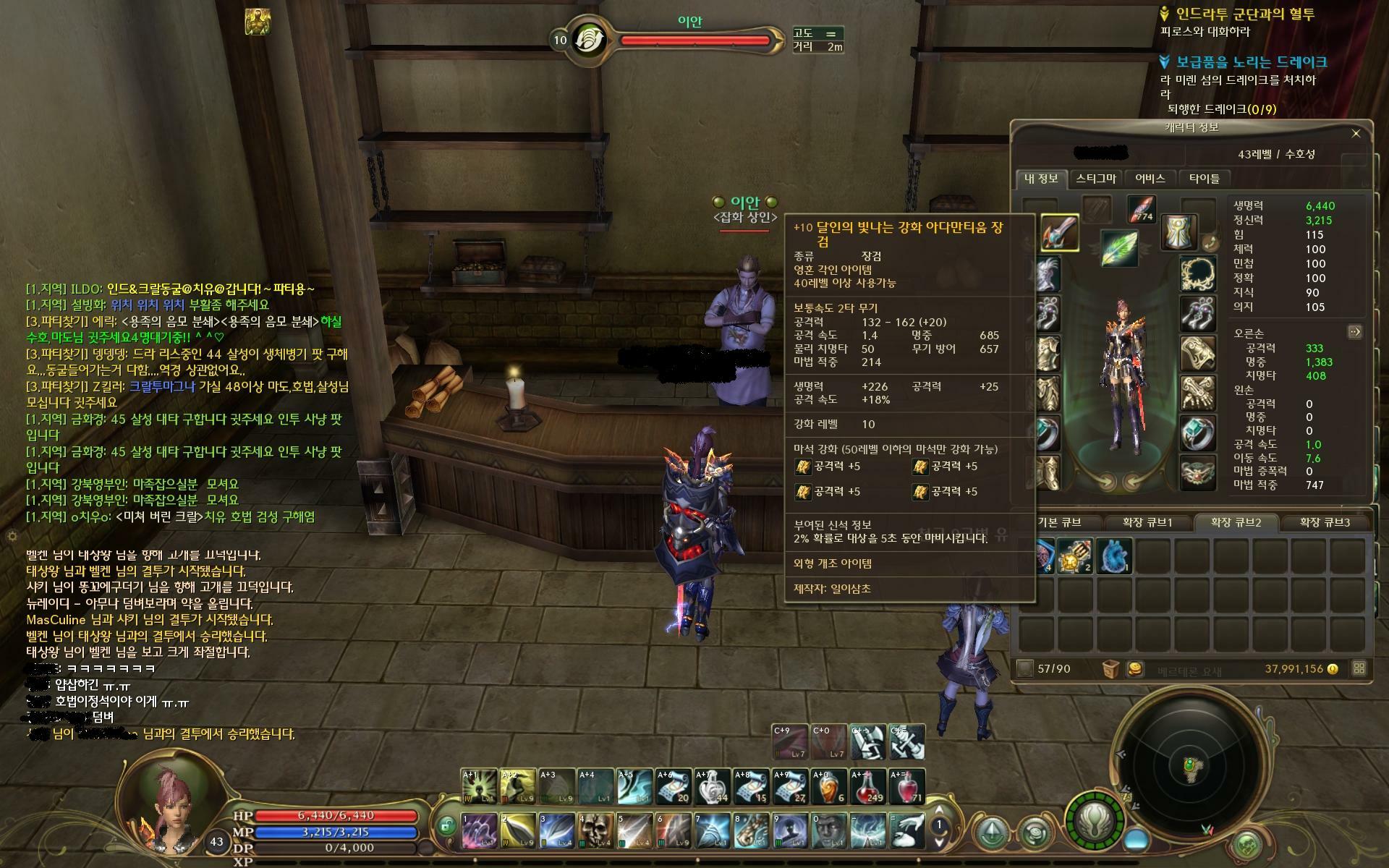Screen dimensions: 1389x868
Task: Use the red potion with 249 count
Action: [867, 787]
